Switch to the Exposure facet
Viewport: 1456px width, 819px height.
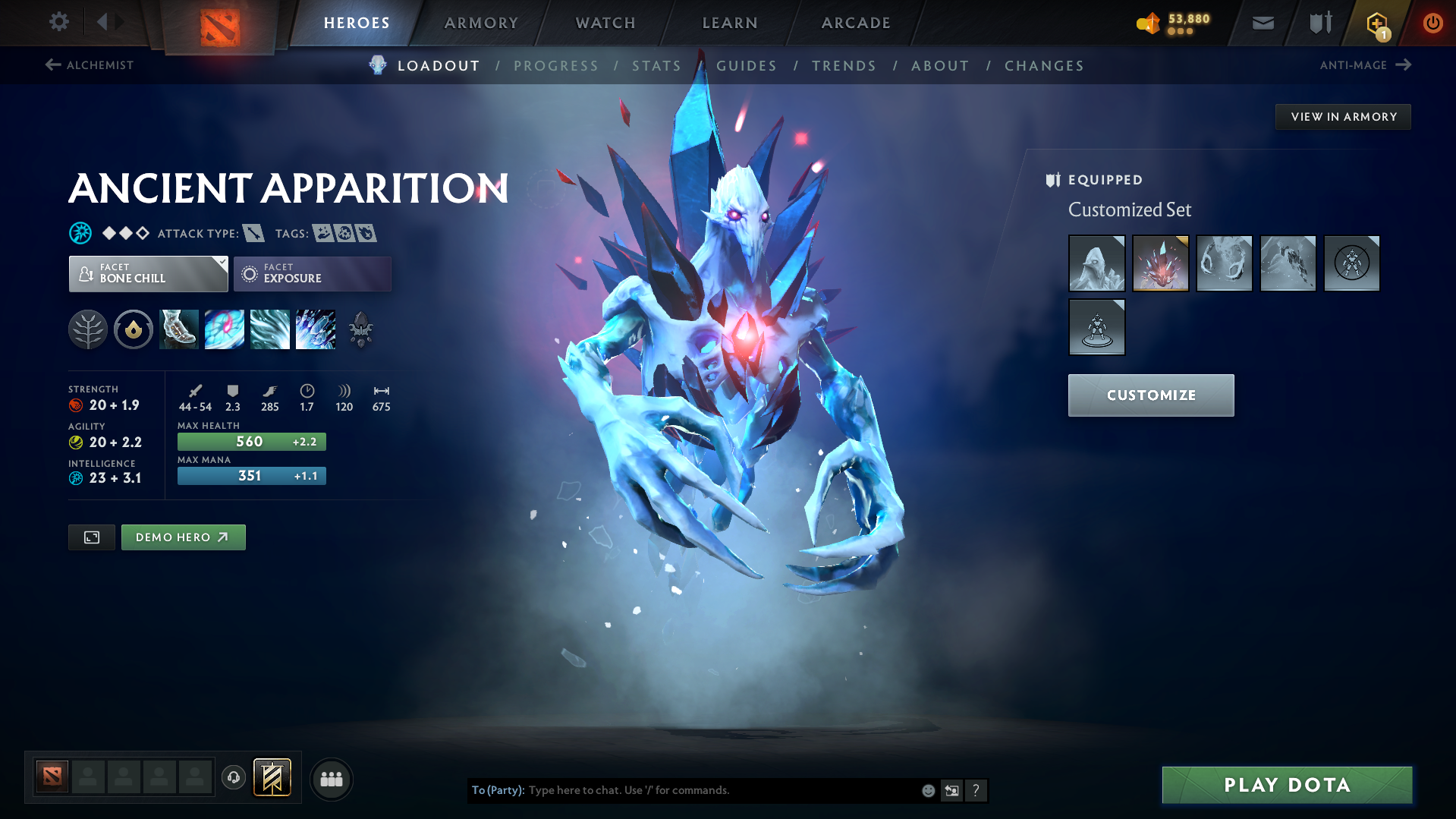[x=313, y=273]
